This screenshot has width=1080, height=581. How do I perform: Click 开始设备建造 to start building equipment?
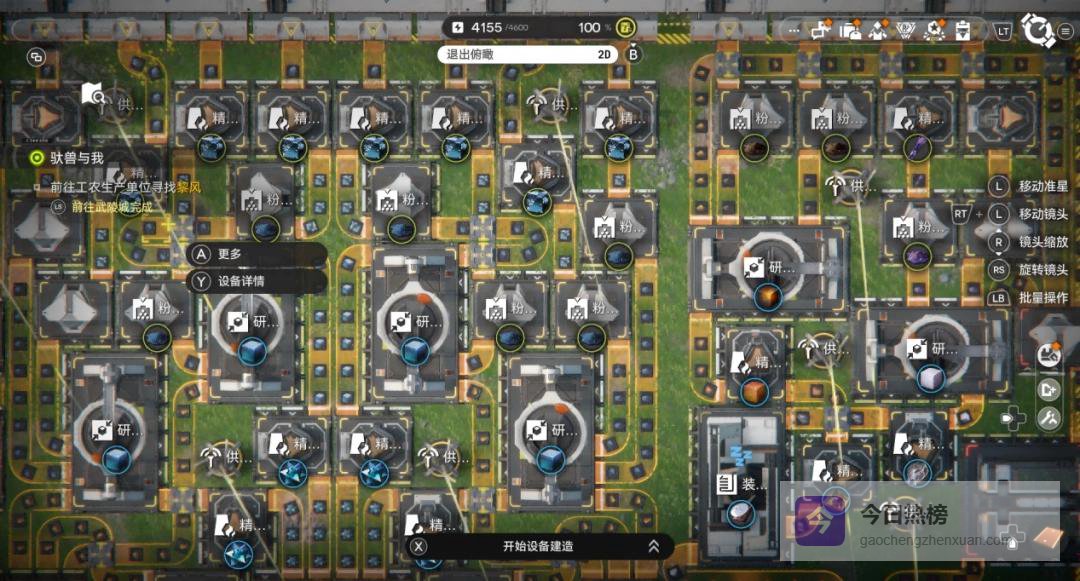point(538,546)
